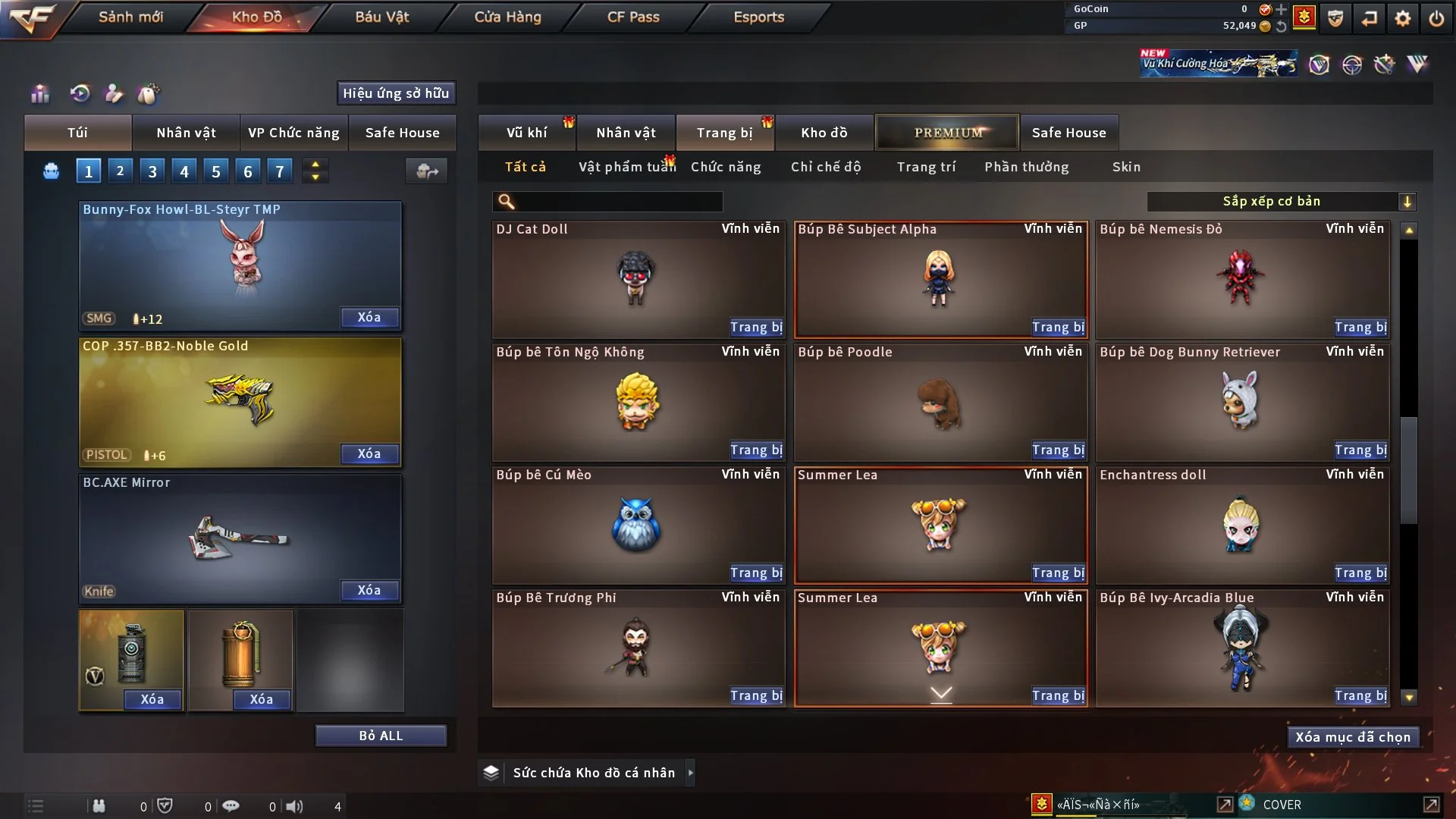The image size is (1456, 819).
Task: Select the Búp bê Cú Mèo owl doll
Action: click(637, 525)
